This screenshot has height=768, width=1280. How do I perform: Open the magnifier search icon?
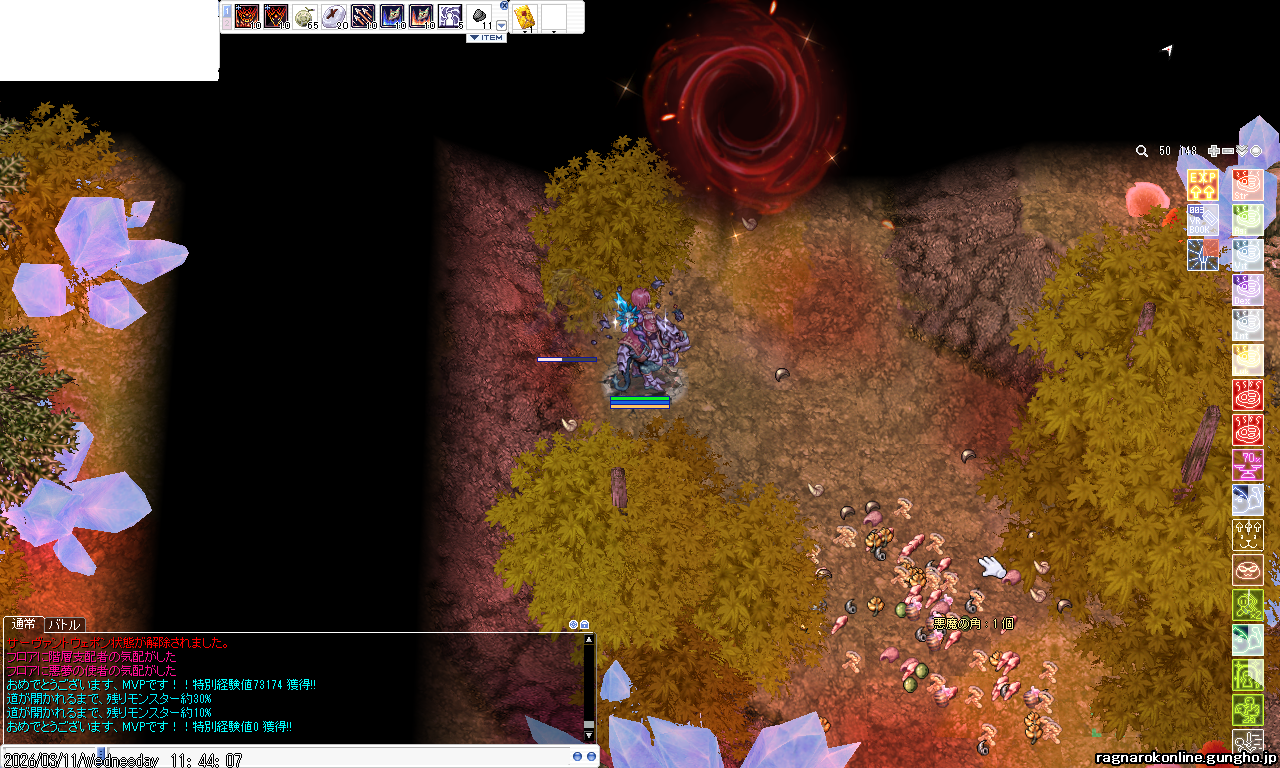[x=1142, y=151]
